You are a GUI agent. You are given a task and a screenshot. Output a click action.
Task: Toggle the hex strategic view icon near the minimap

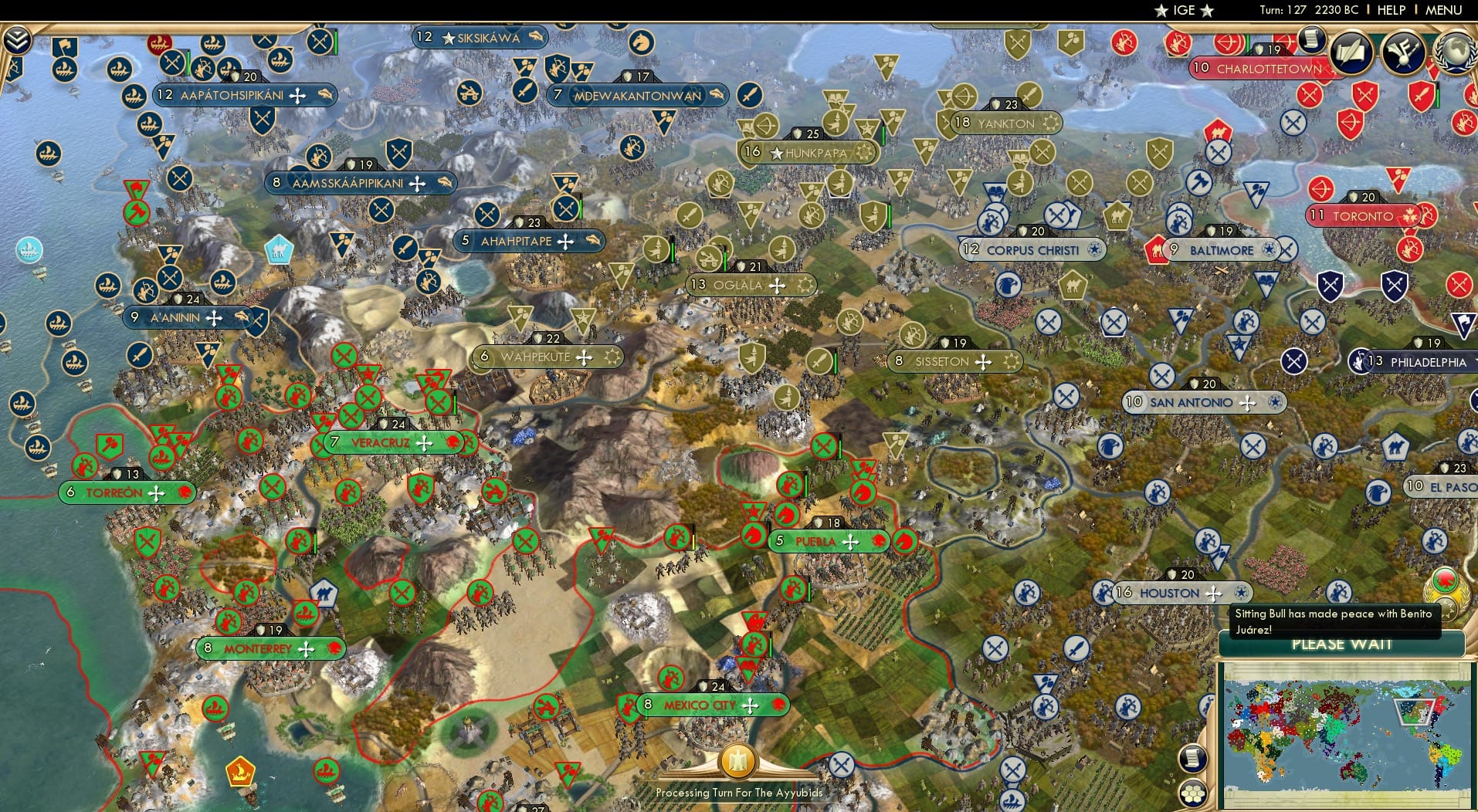point(1192,793)
